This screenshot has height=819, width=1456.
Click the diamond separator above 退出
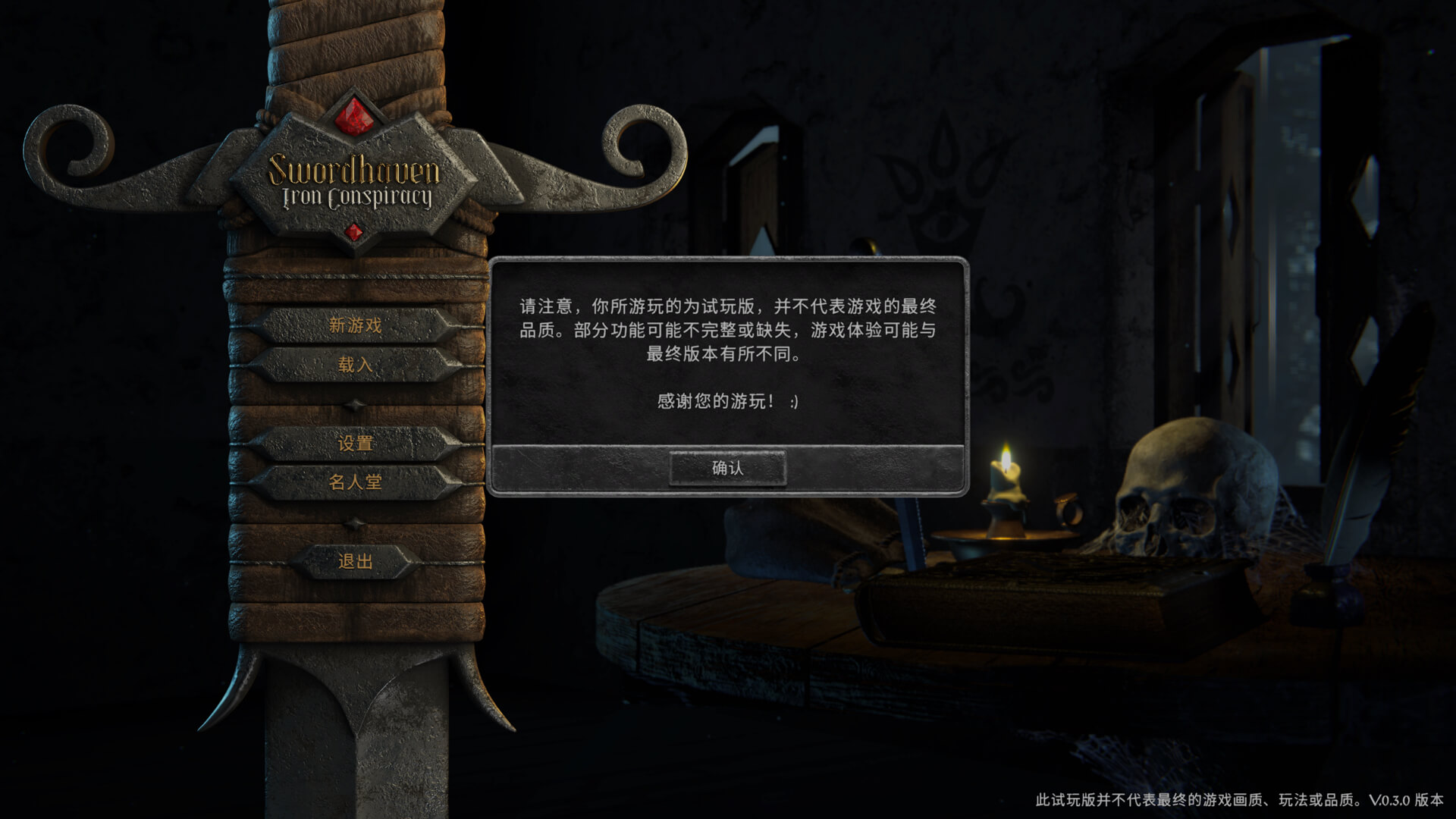pyautogui.click(x=354, y=523)
